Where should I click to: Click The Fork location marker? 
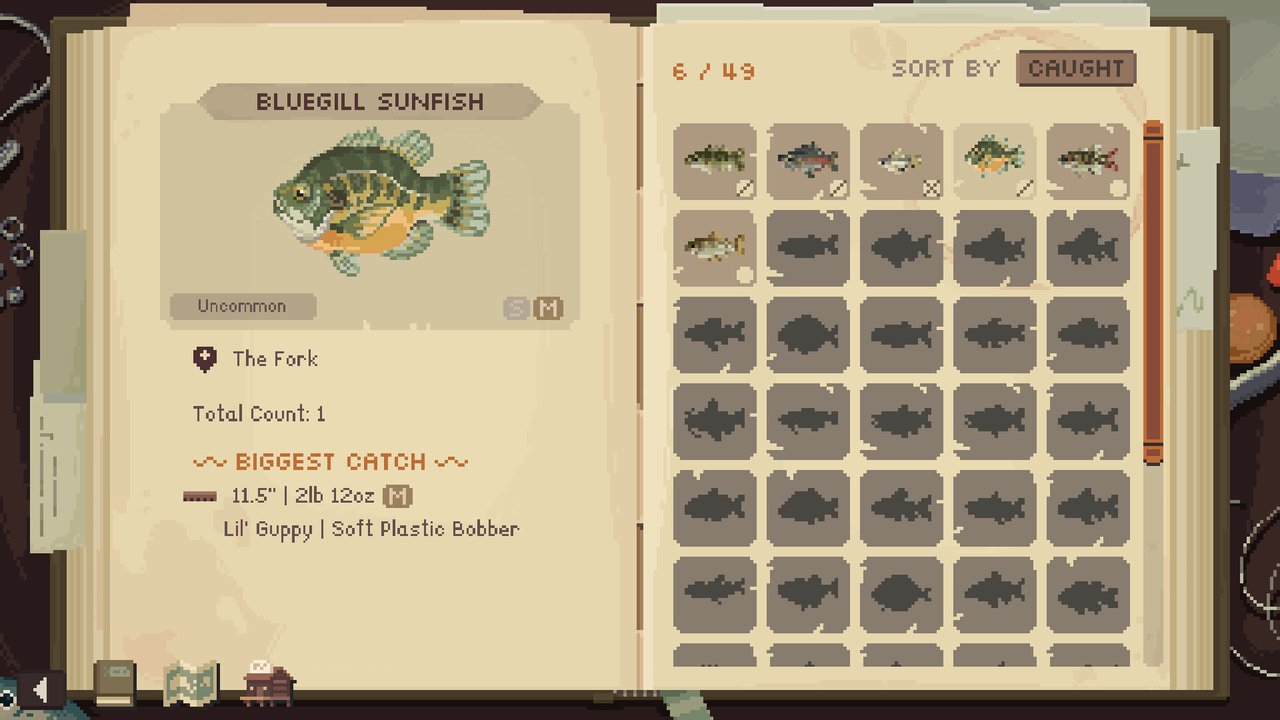click(x=205, y=360)
